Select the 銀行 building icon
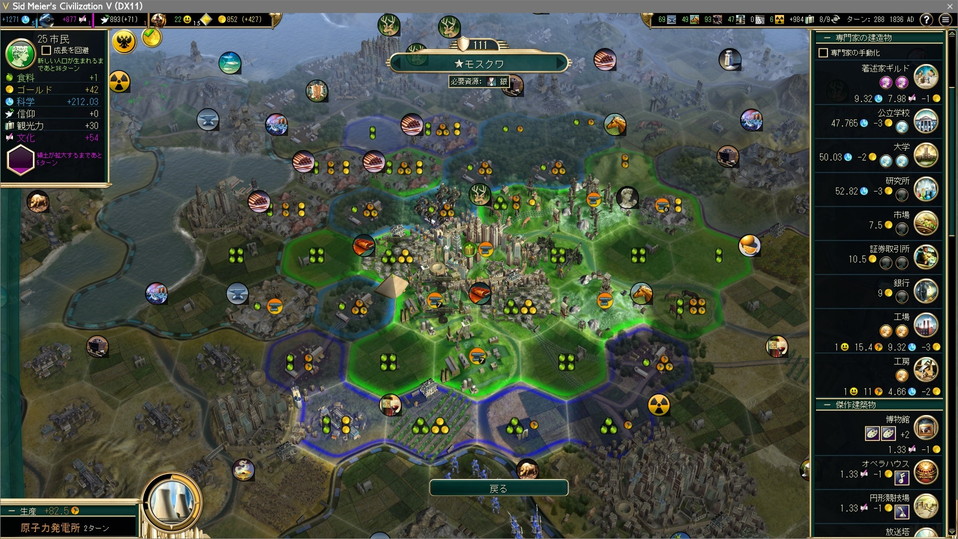 (925, 290)
